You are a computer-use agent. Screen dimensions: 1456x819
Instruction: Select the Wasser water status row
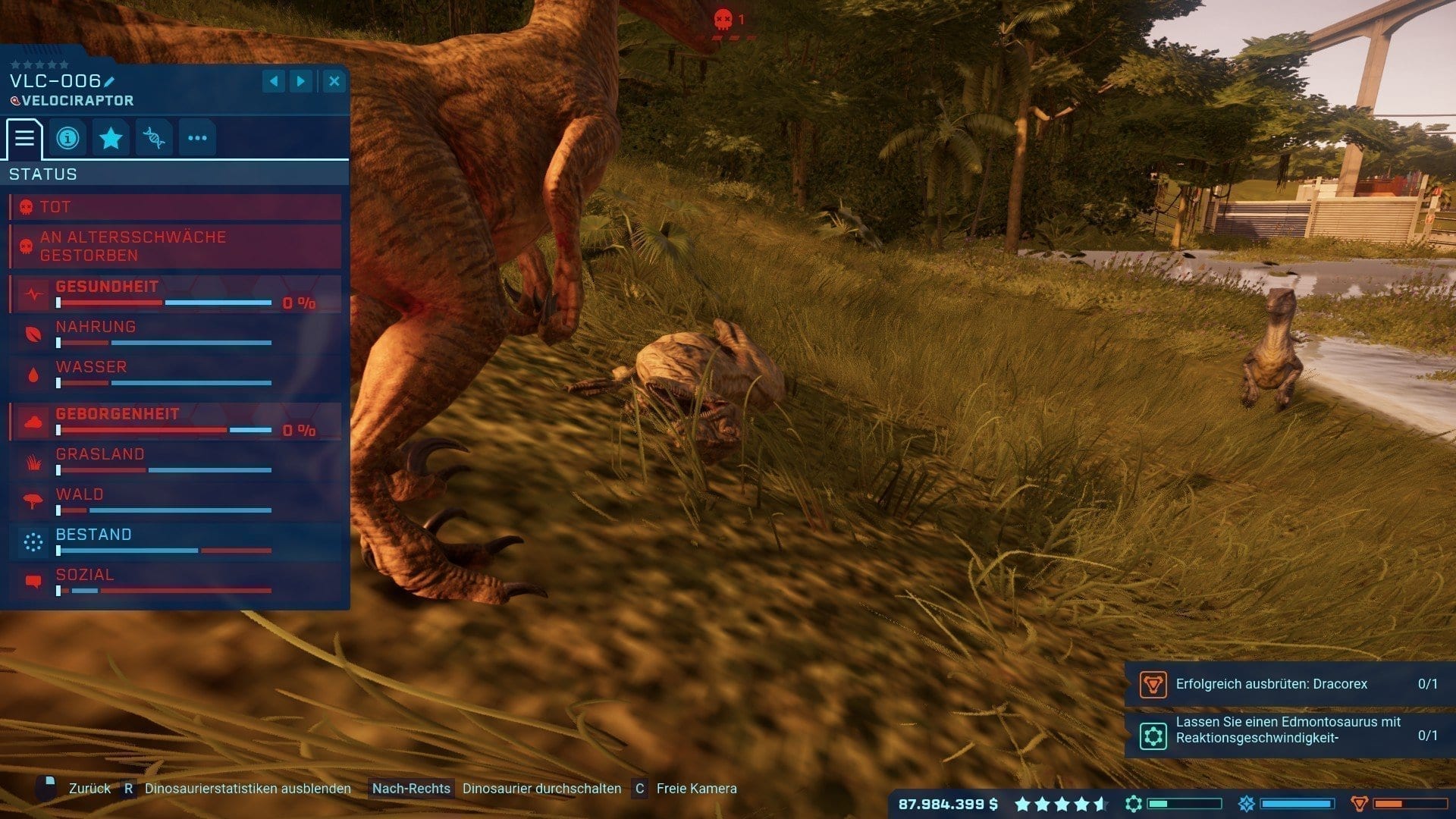[x=174, y=374]
